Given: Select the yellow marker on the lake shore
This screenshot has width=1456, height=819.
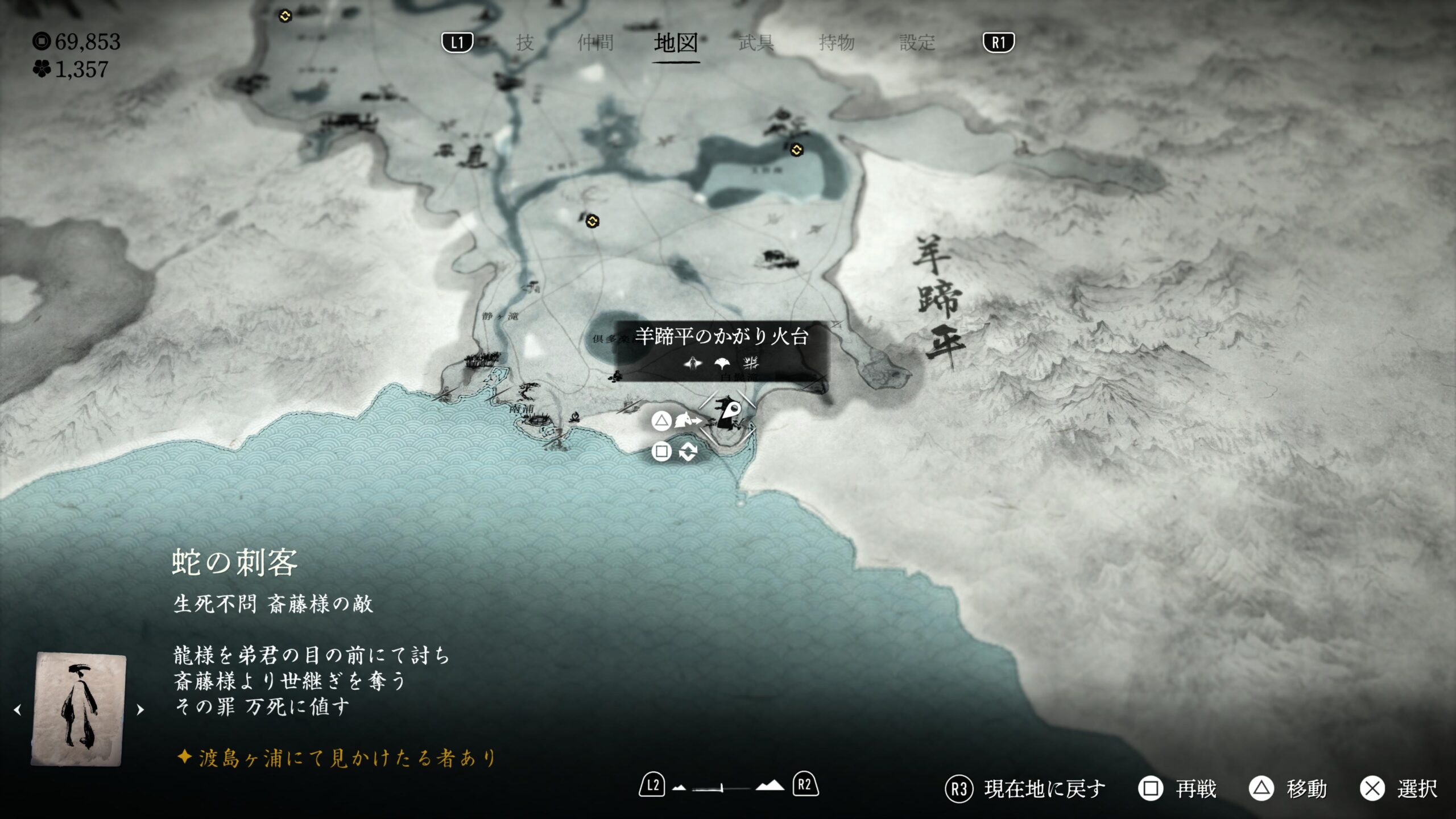Looking at the screenshot, I should (x=796, y=150).
